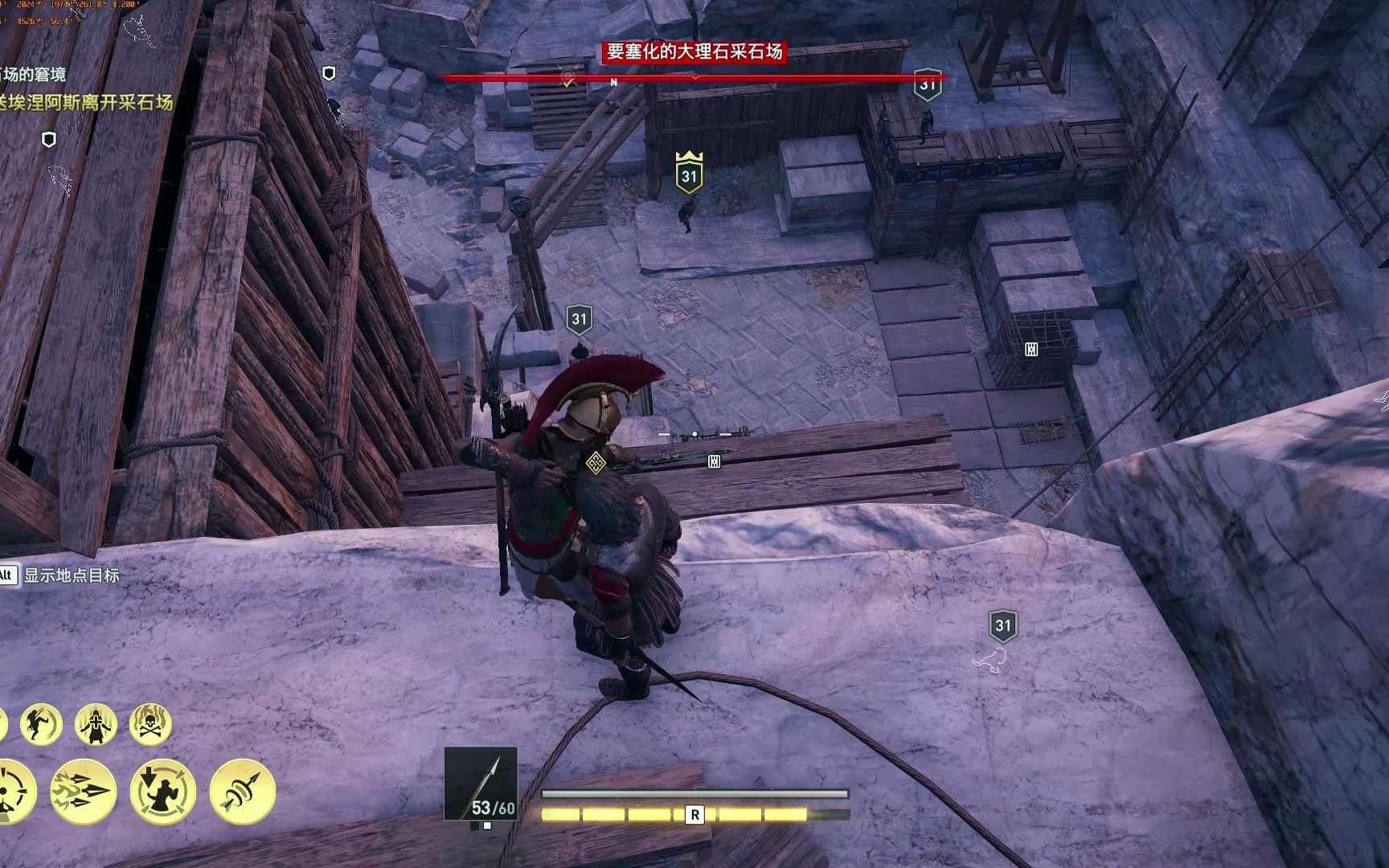
Task: Click the crowned level 31 enemy marker
Action: (689, 173)
